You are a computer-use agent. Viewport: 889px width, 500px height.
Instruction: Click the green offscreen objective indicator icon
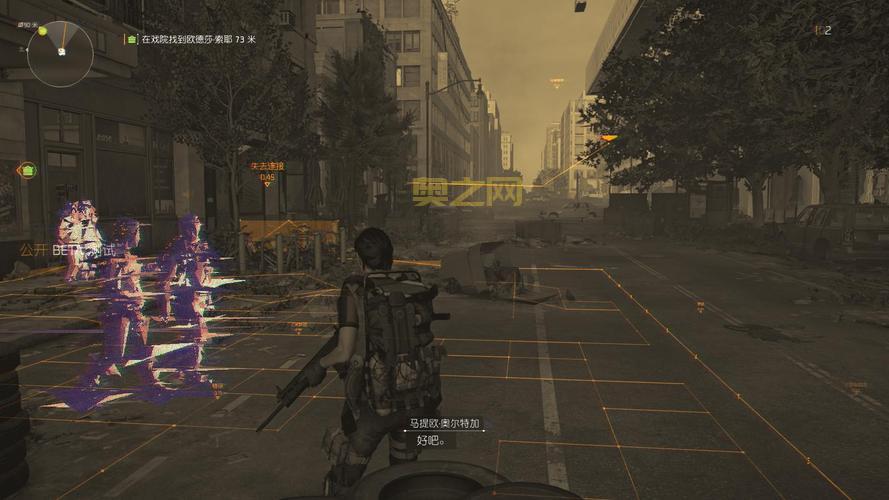point(27,170)
